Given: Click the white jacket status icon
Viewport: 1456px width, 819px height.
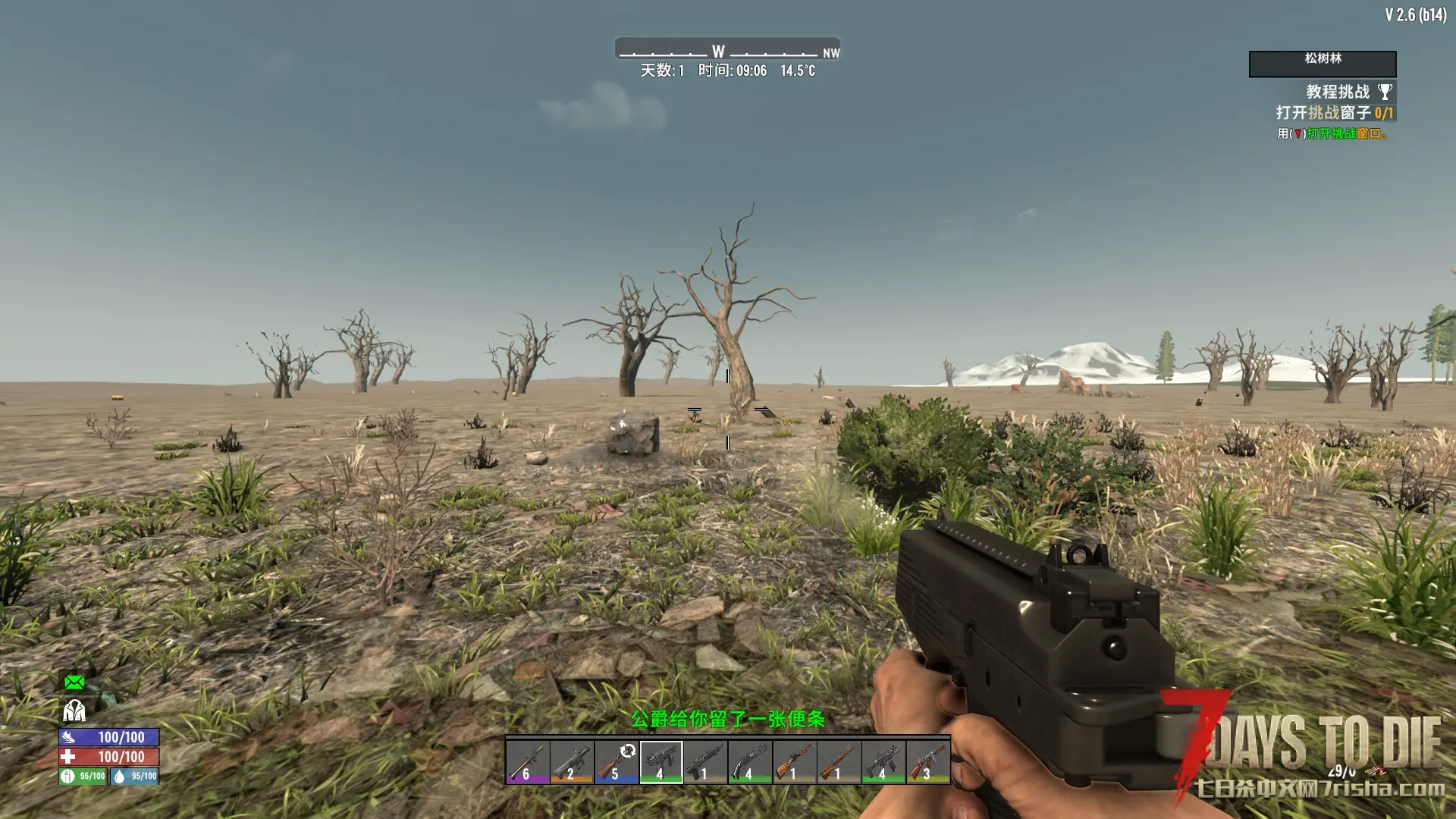Looking at the screenshot, I should pos(74,711).
